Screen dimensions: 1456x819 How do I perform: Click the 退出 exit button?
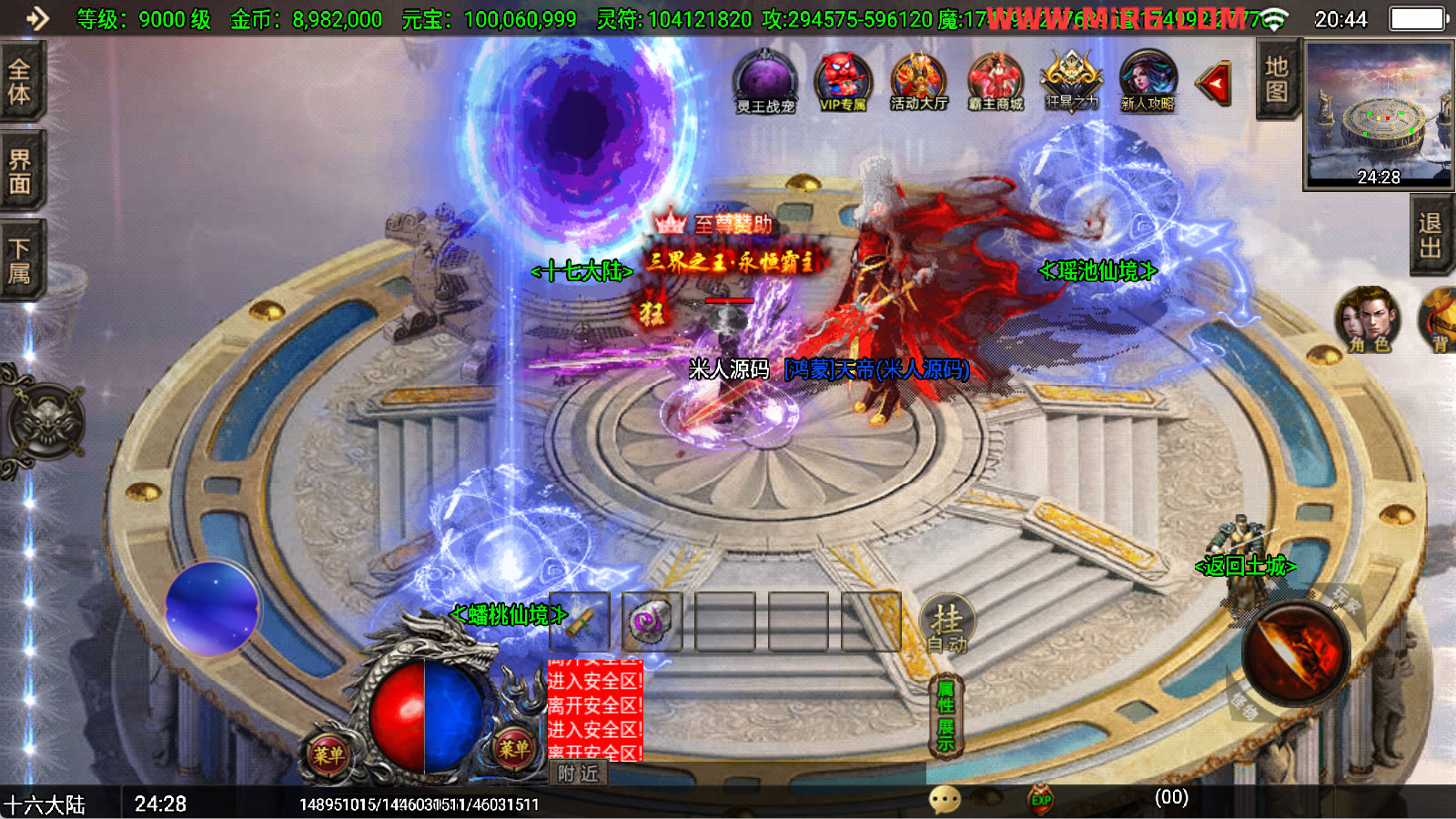tap(1431, 236)
